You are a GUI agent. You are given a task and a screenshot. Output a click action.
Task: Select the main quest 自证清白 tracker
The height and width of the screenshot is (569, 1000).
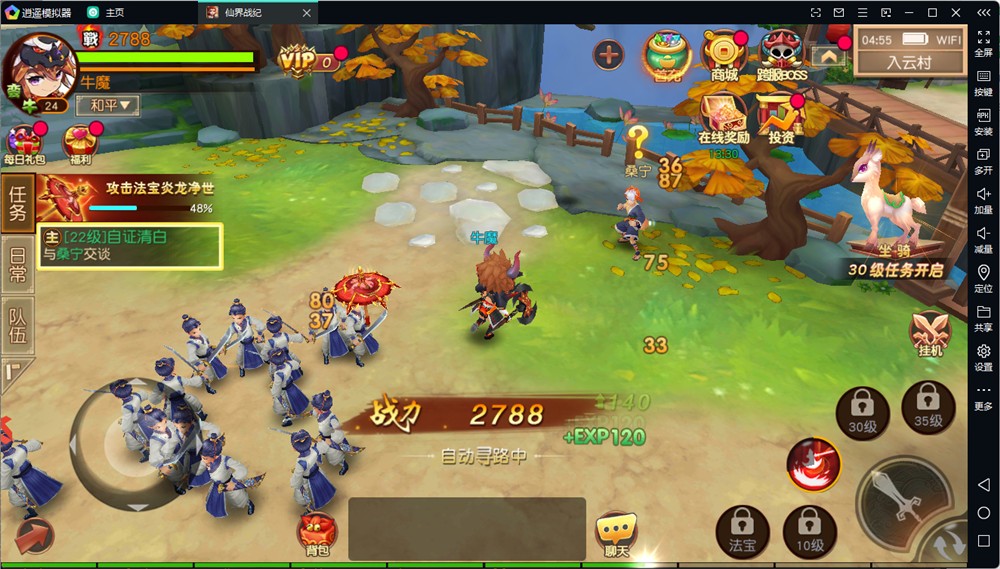pos(130,246)
